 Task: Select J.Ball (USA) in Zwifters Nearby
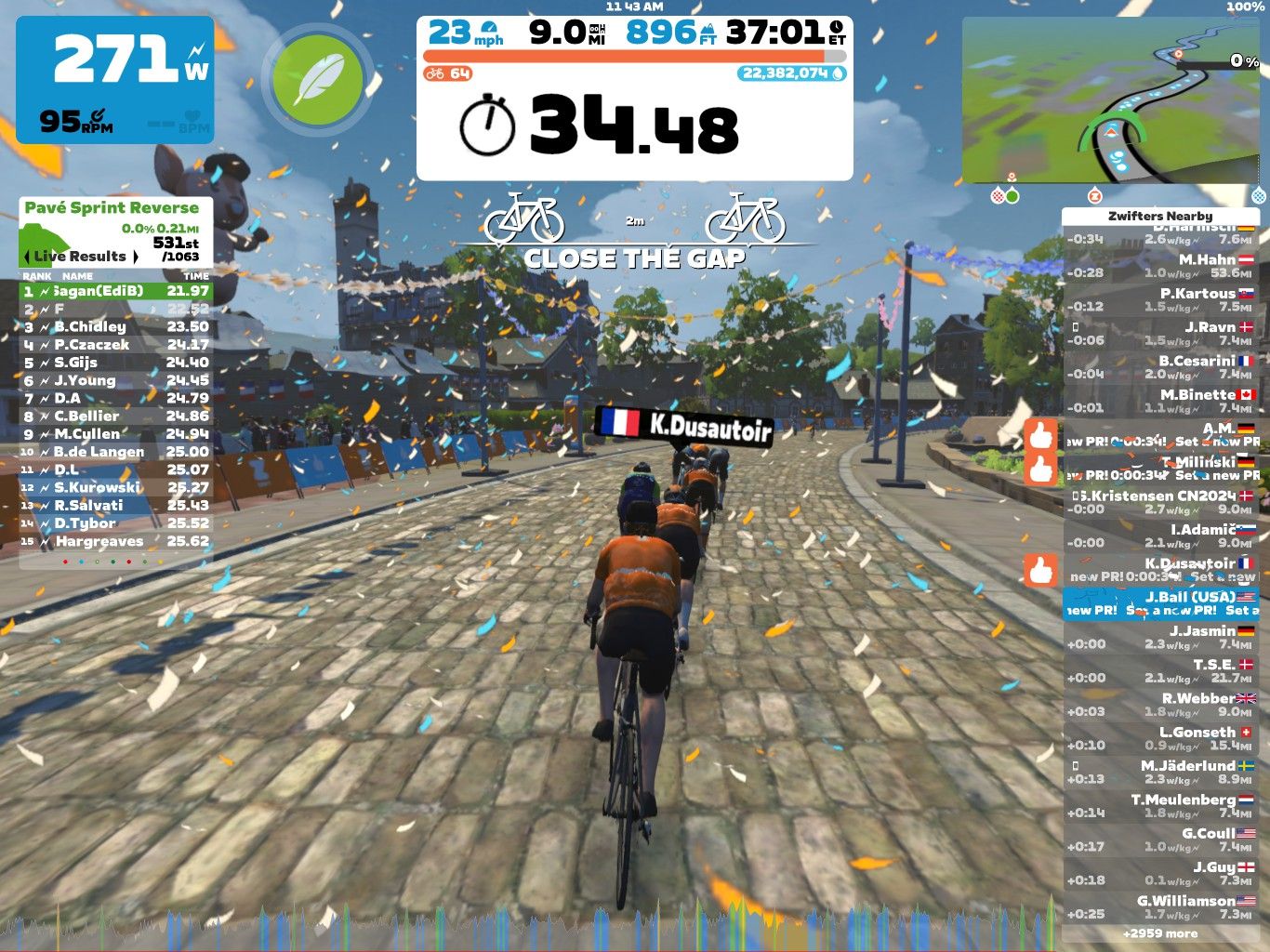coord(1160,603)
